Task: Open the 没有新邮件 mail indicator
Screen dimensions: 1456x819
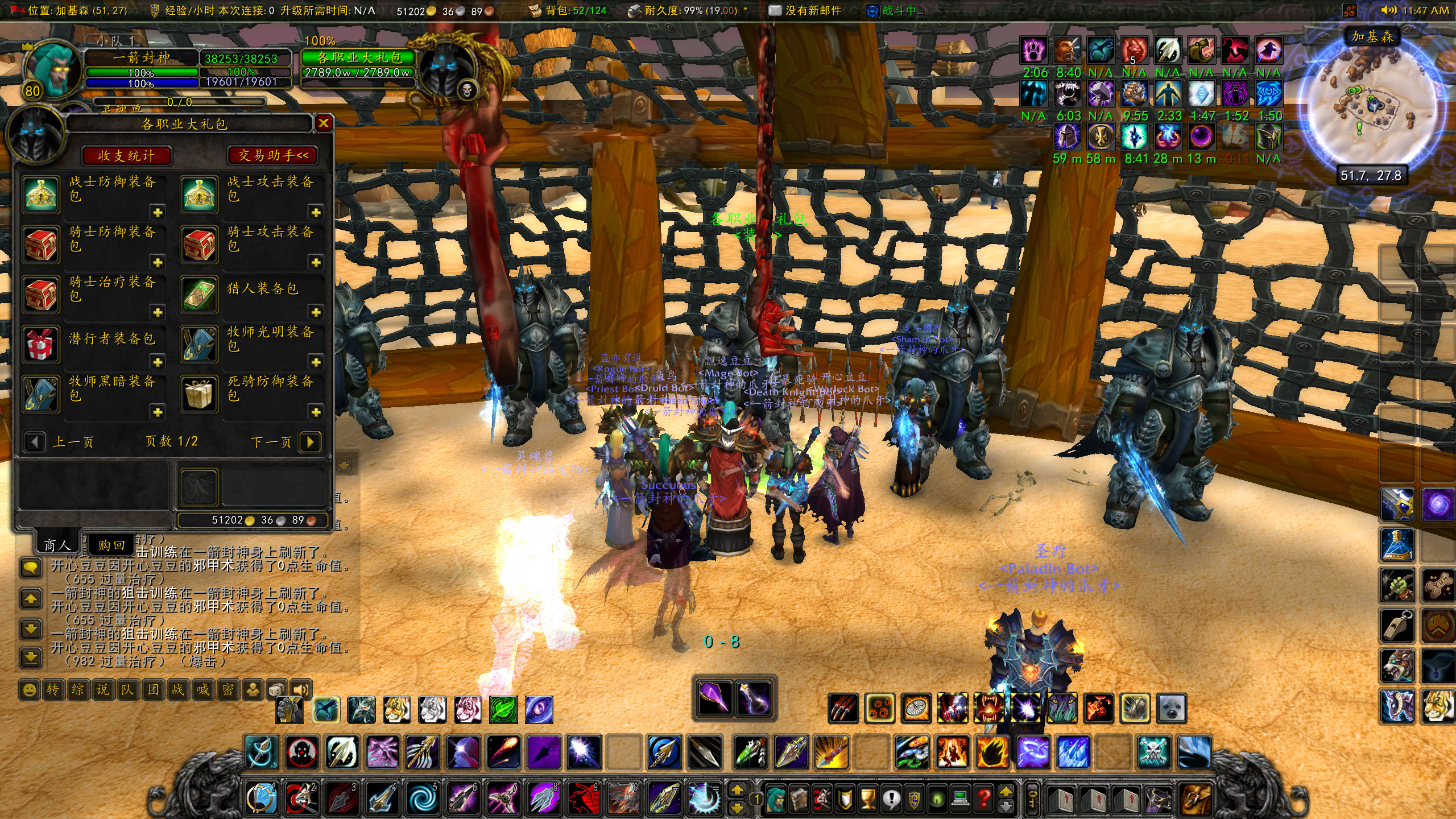Action: click(804, 11)
